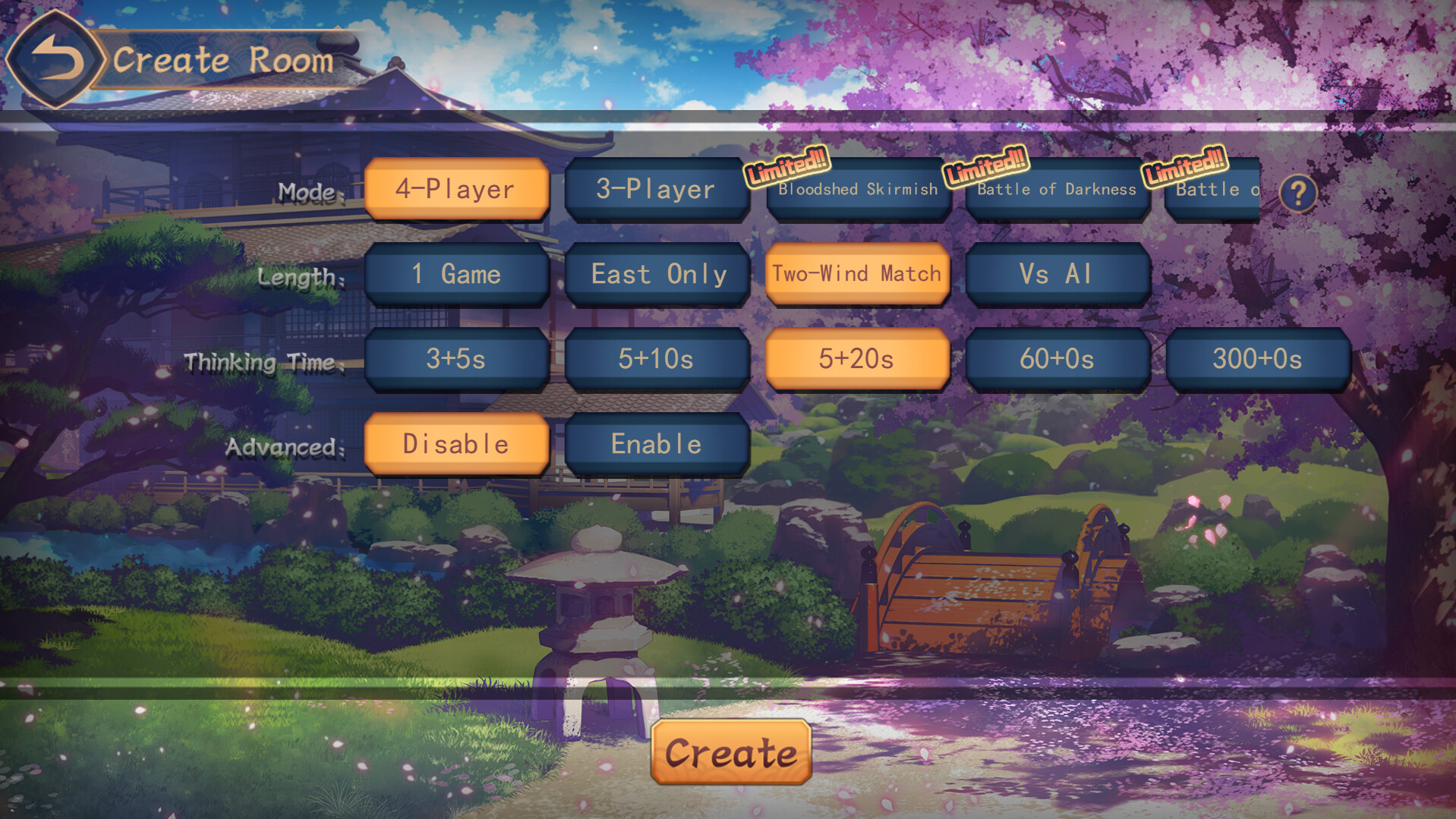The height and width of the screenshot is (819, 1456).
Task: Pick 3+5s thinking time
Action: point(456,359)
